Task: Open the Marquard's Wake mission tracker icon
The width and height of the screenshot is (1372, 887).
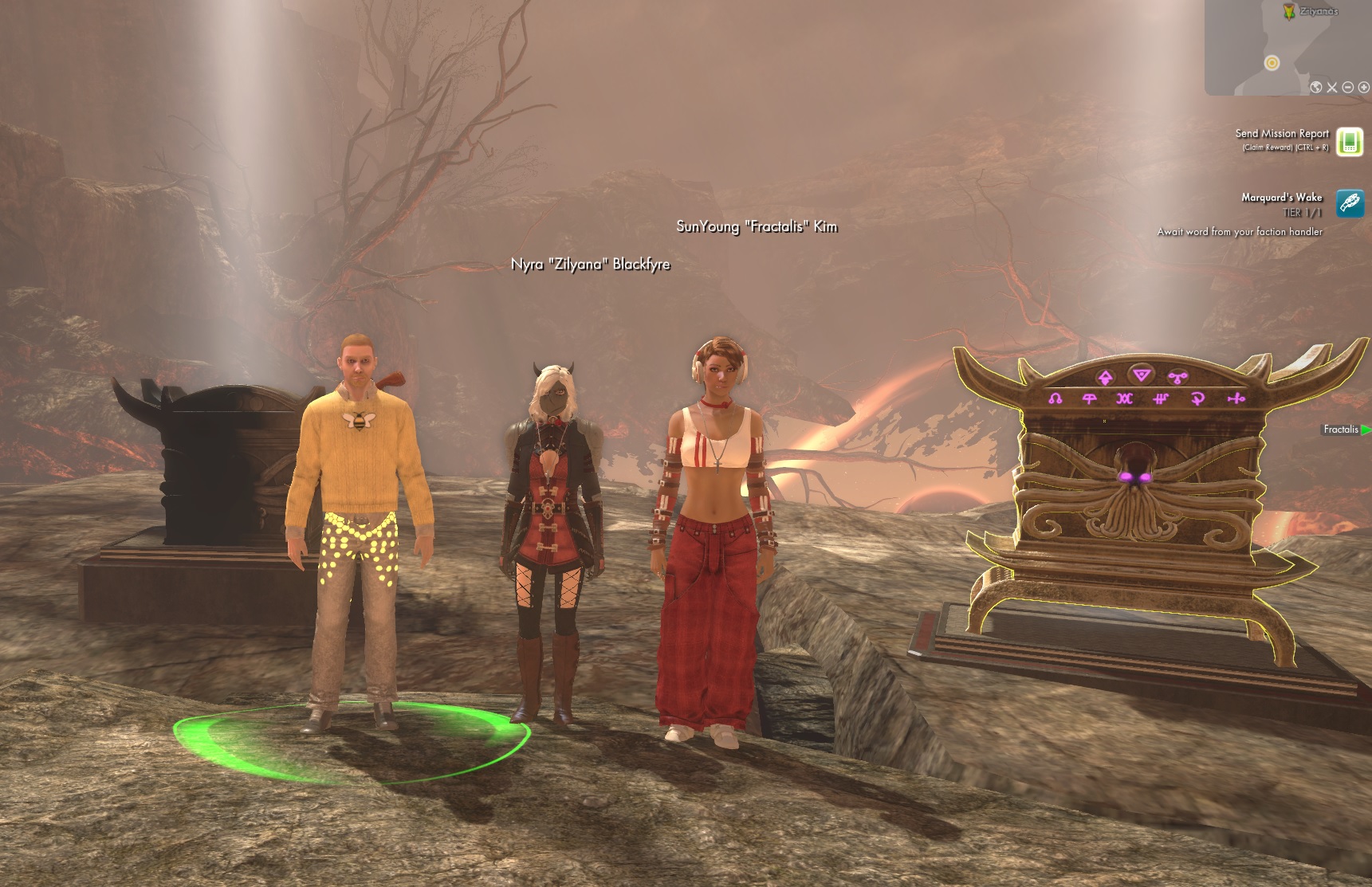Action: coord(1350,203)
